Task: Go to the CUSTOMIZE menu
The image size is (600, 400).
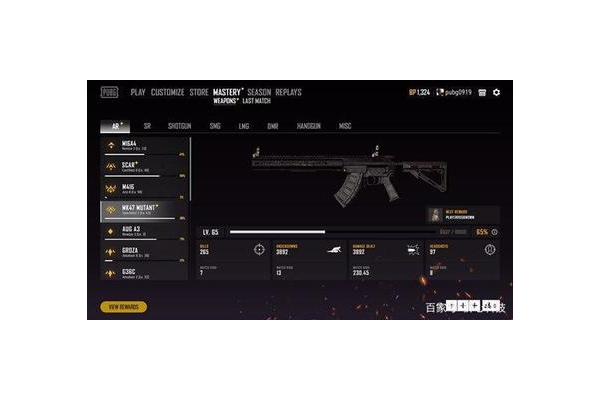Action: (167, 93)
